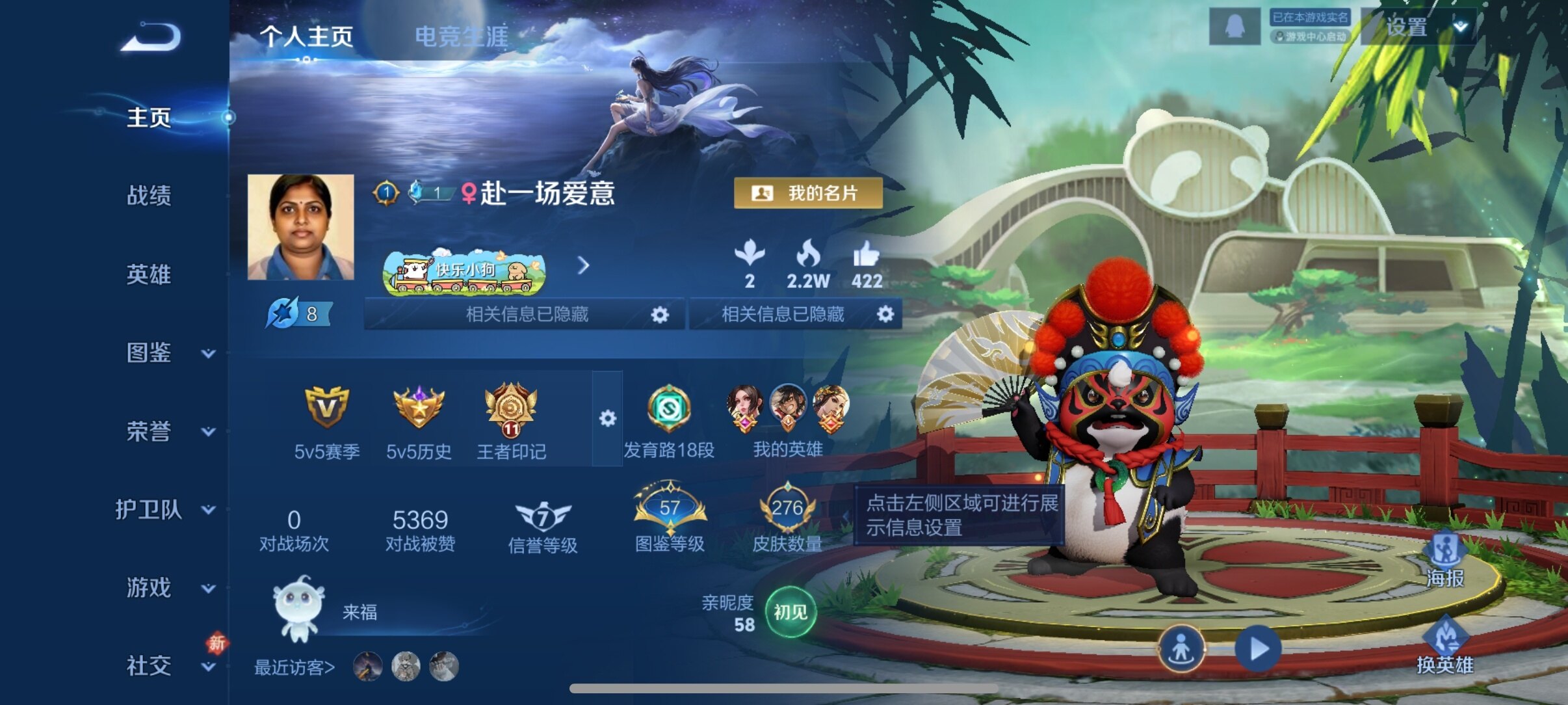Open the 战绩 sidebar section
1568x705 pixels.
[149, 195]
